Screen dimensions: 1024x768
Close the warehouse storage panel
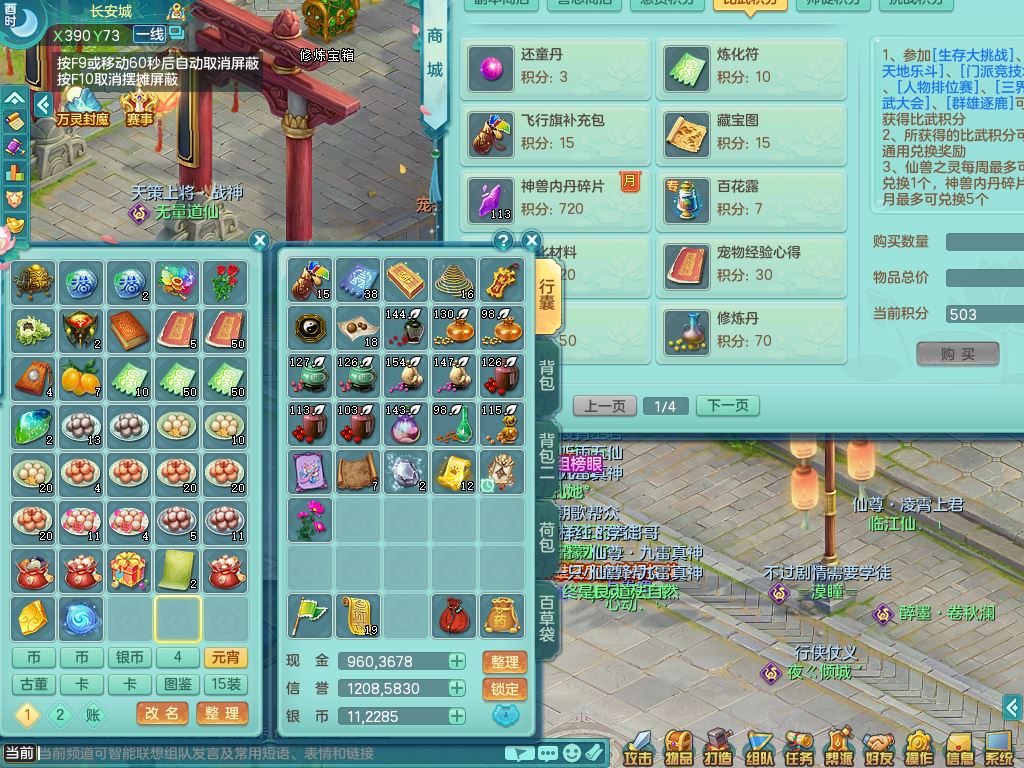coord(259,240)
